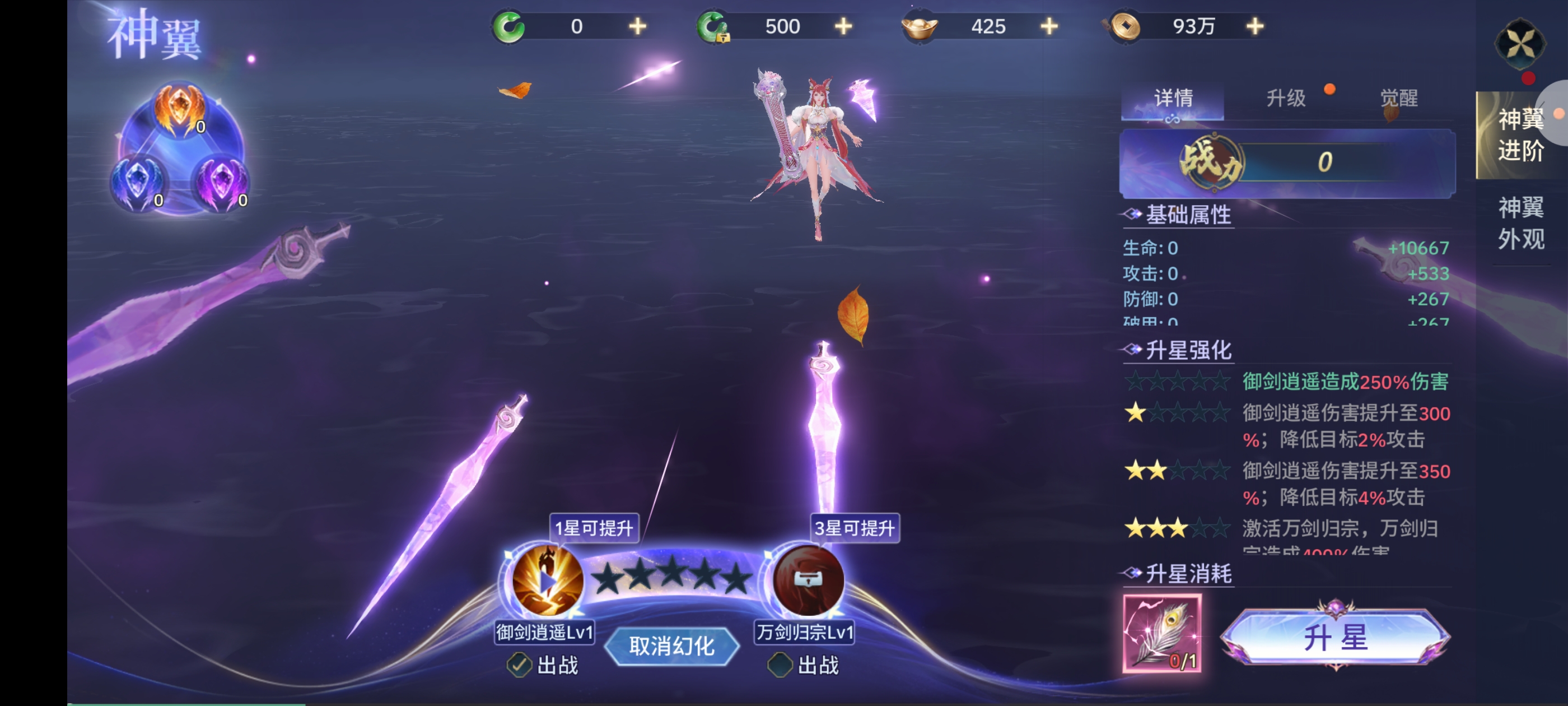Tap the 升星 button
1568x706 pixels.
[x=1336, y=638]
